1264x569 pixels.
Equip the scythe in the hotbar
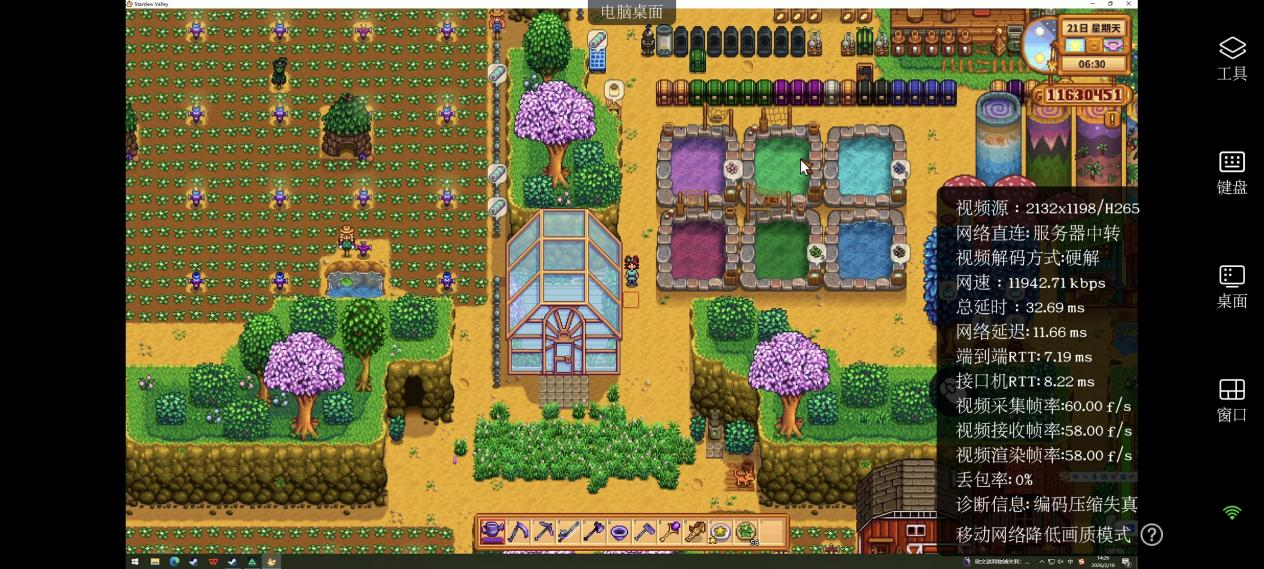518,532
